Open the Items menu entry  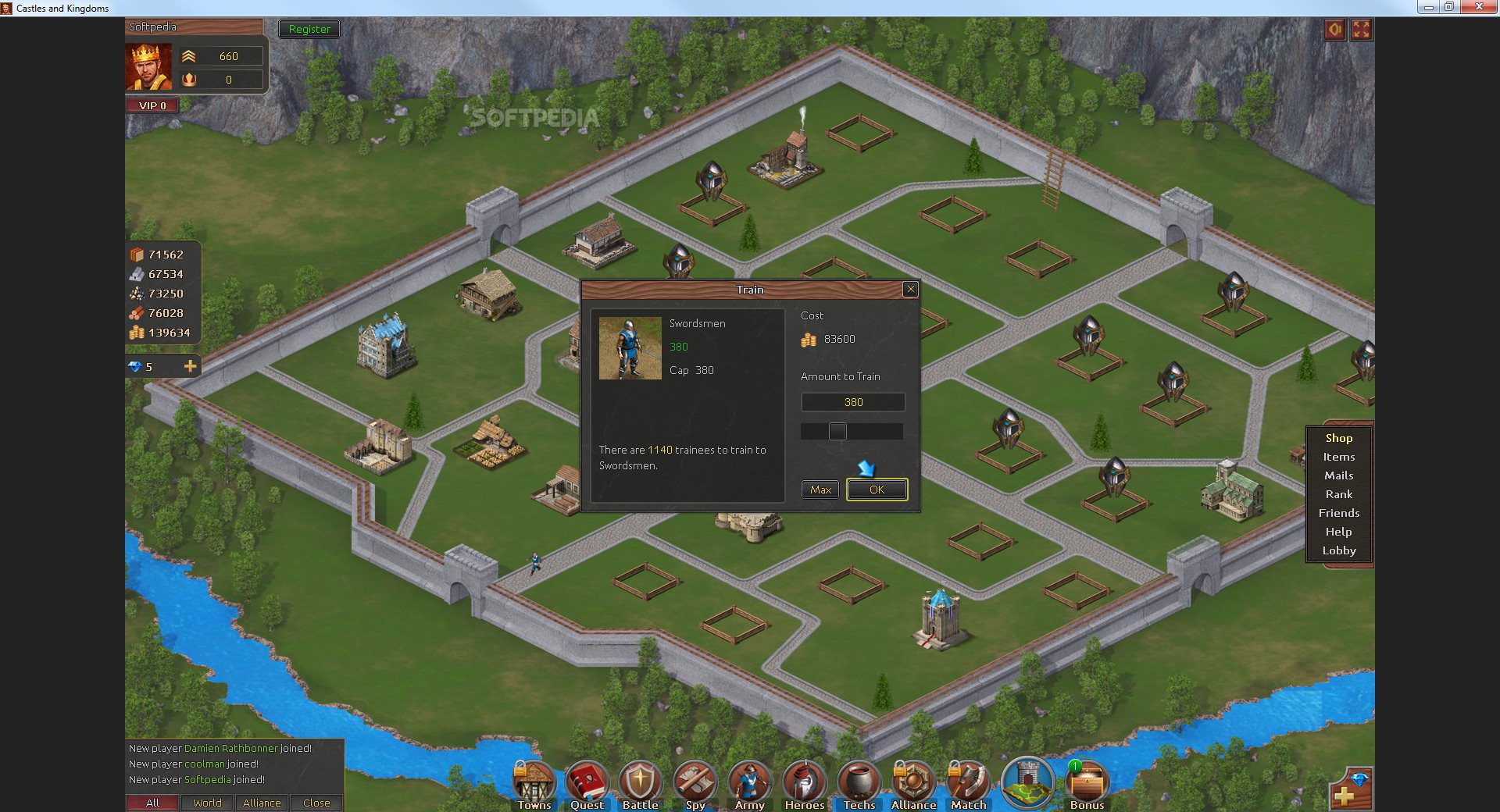pos(1338,457)
